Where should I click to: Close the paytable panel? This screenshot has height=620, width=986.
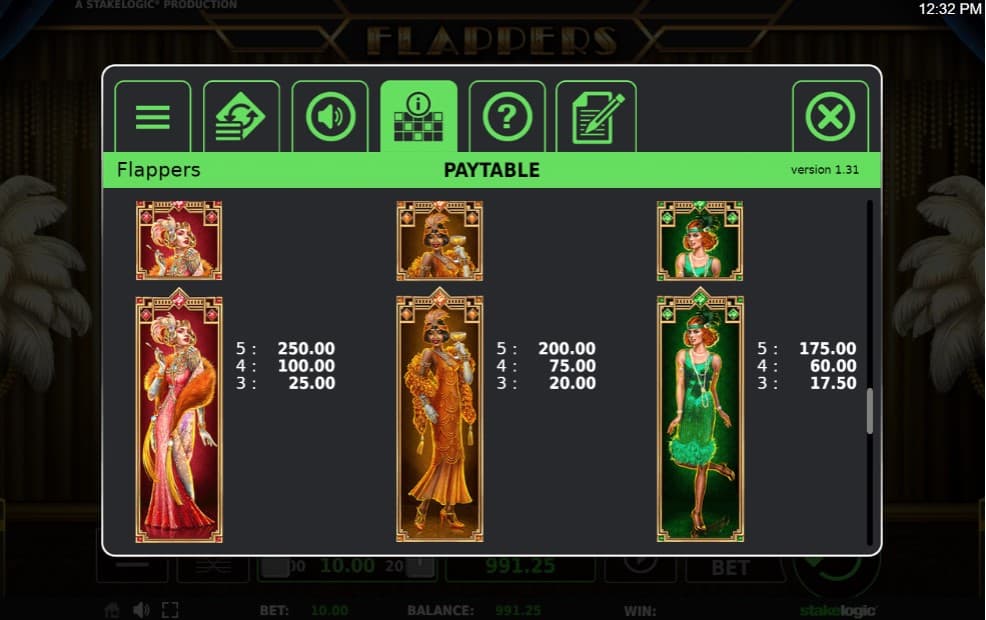830,117
